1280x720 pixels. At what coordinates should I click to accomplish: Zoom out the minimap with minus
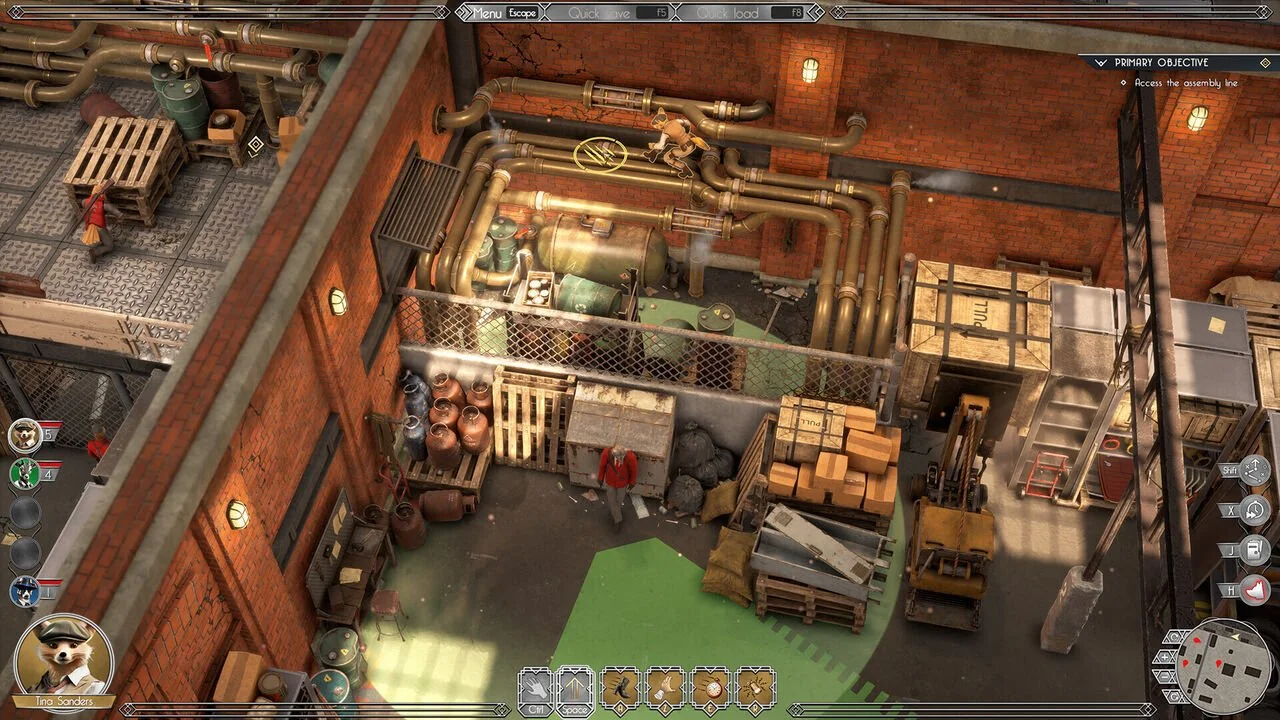coord(1163,675)
